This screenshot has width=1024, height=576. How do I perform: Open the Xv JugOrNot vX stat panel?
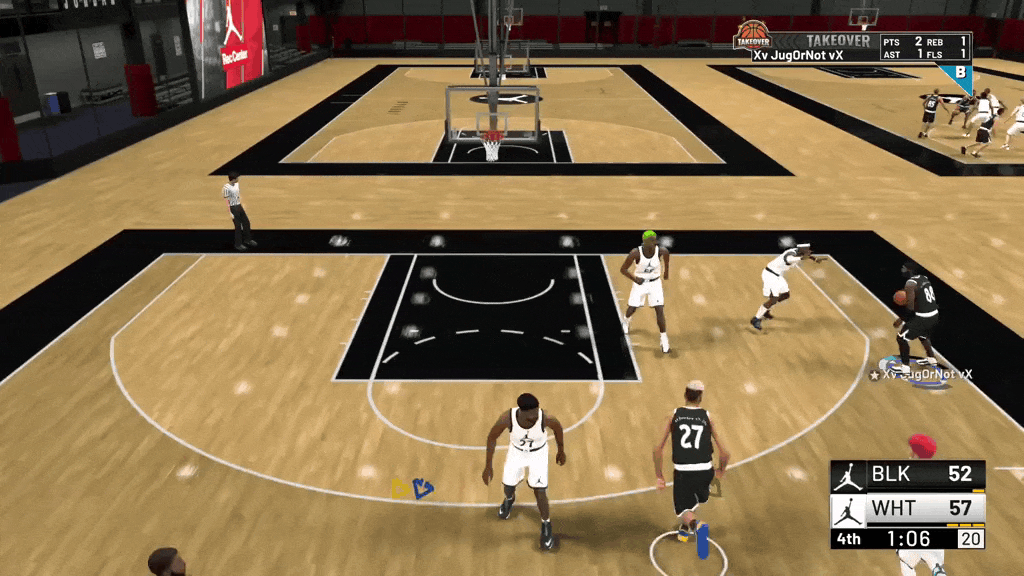860,47
